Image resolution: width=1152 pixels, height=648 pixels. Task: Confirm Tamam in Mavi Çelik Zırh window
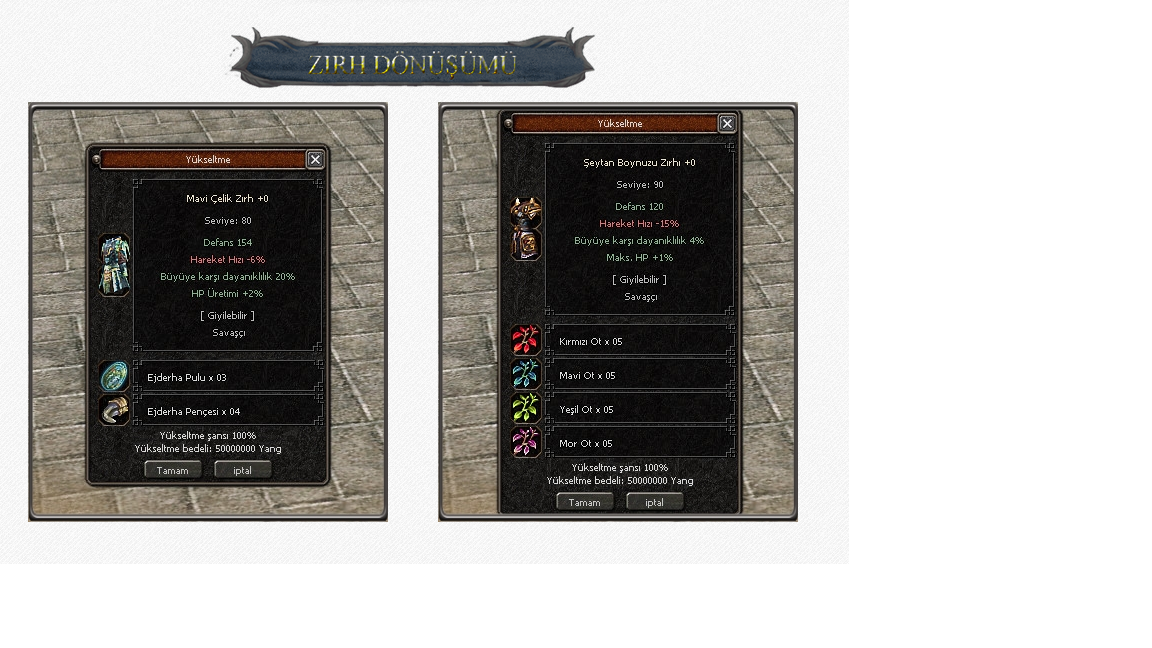click(x=173, y=470)
